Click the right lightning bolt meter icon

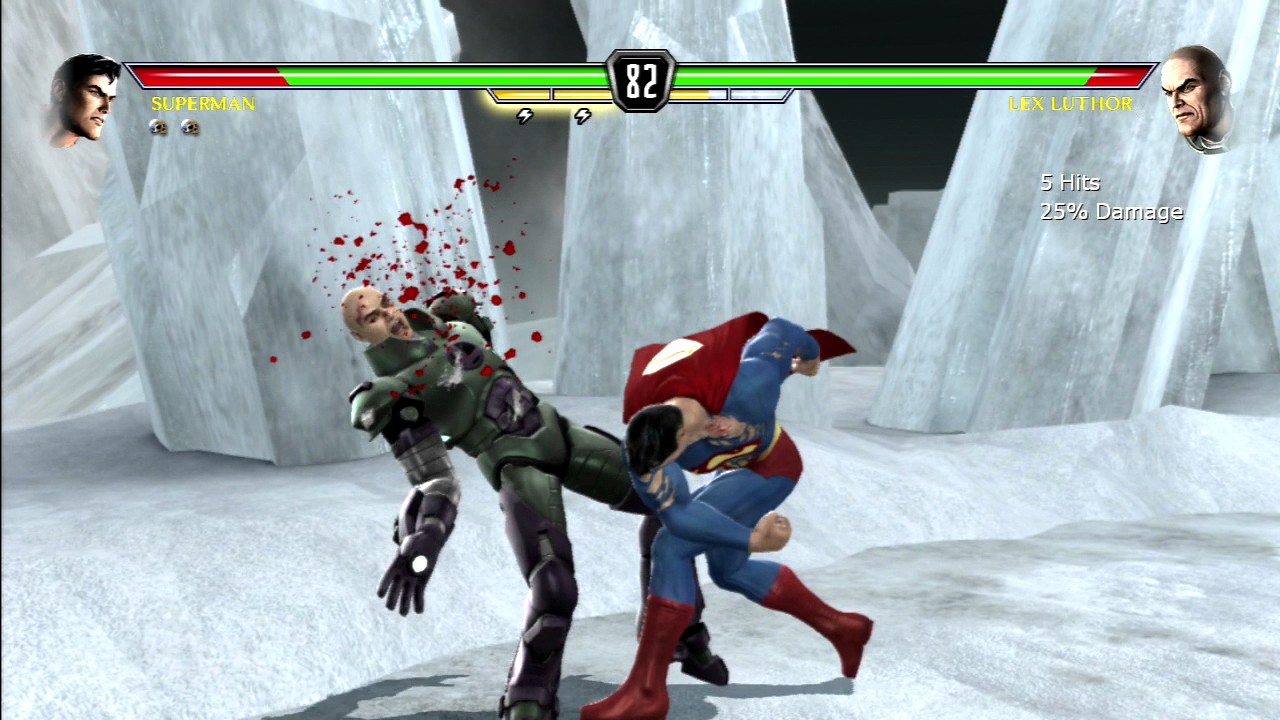[x=583, y=116]
